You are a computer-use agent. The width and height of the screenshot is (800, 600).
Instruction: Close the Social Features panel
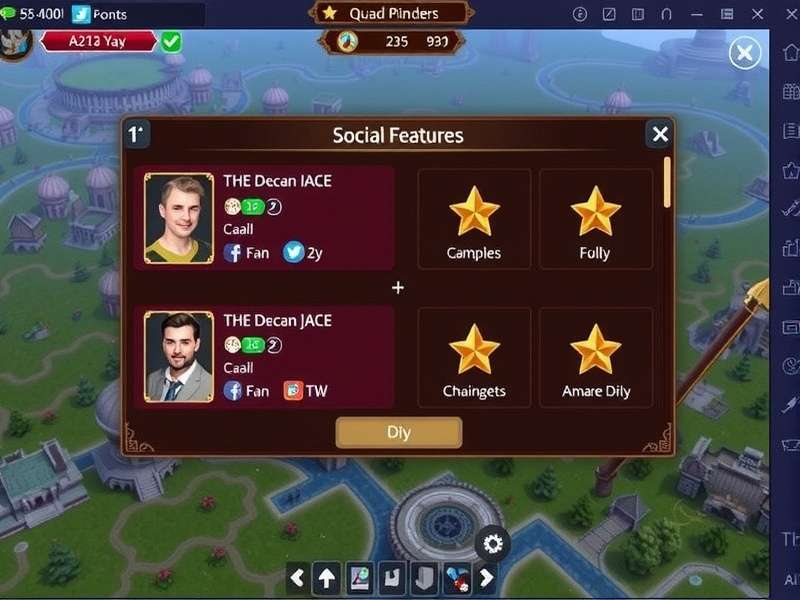coord(659,134)
